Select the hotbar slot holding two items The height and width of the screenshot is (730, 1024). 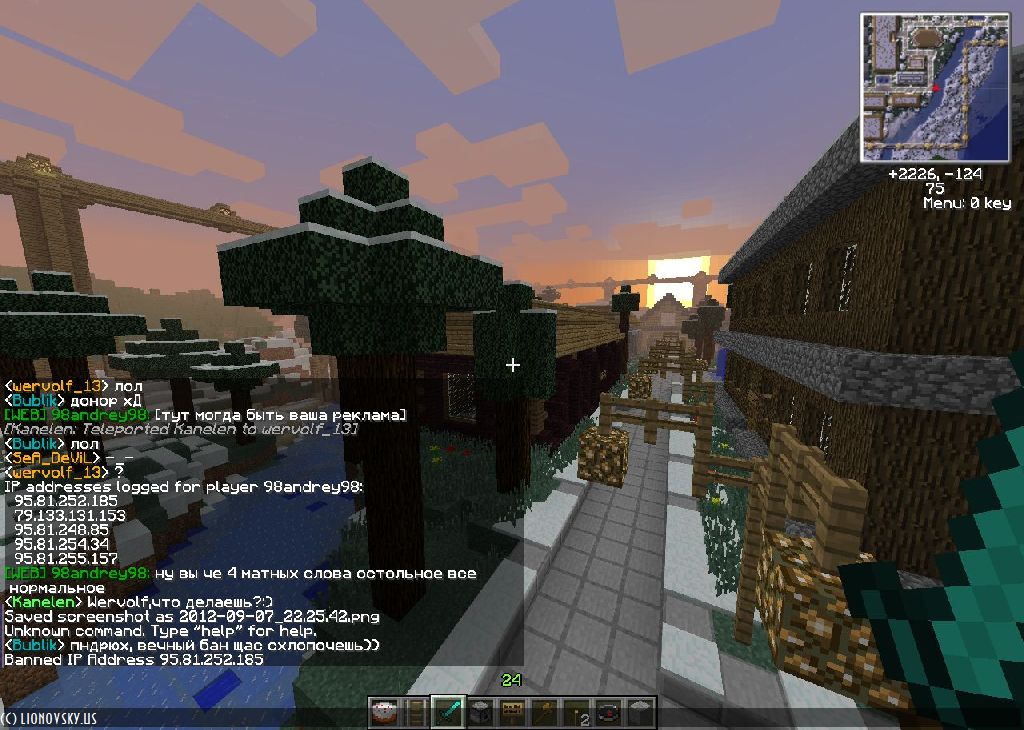pos(576,712)
